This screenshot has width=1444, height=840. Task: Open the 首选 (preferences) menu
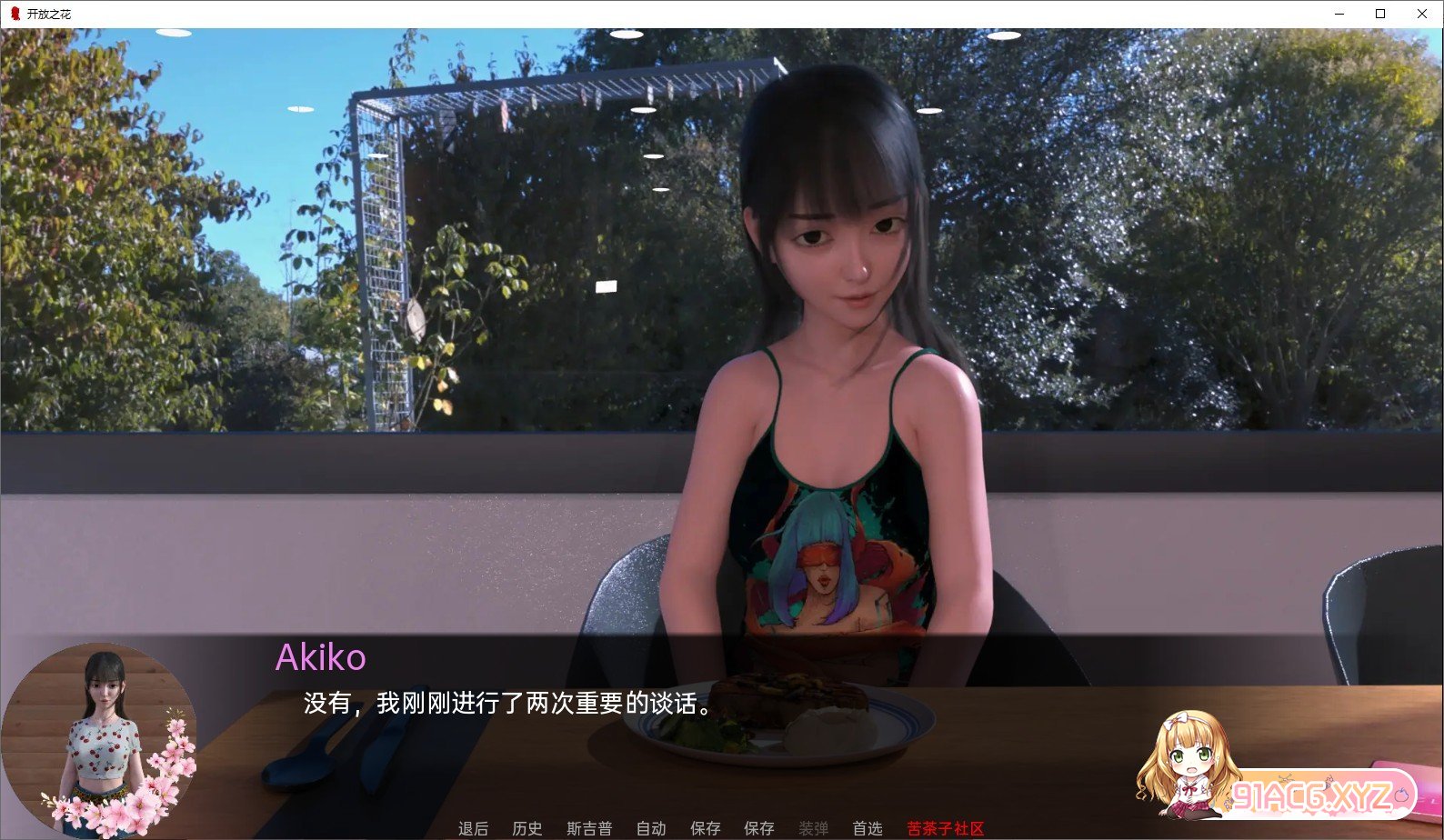[x=867, y=828]
